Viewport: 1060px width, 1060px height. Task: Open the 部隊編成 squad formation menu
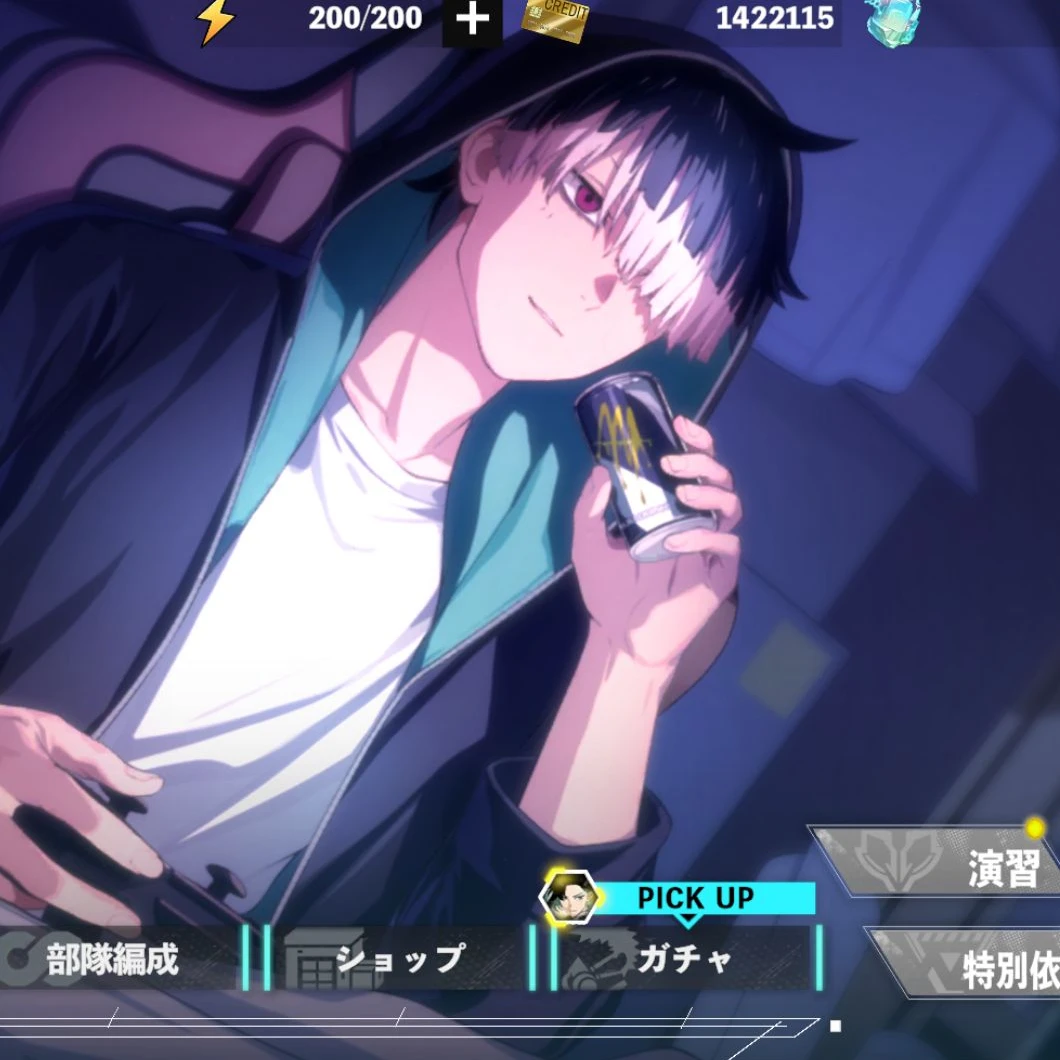pyautogui.click(x=115, y=958)
